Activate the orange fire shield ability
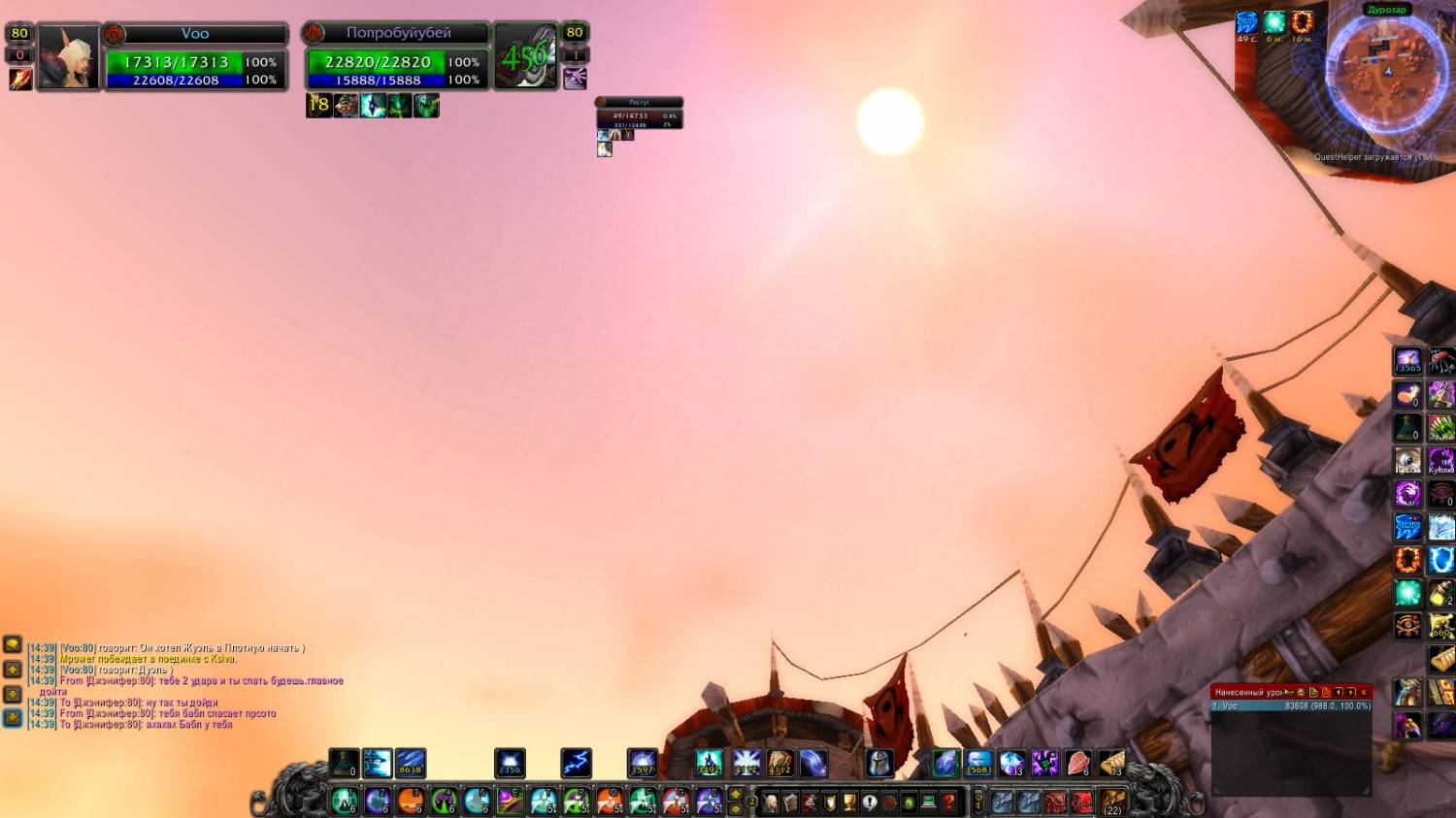This screenshot has height=818, width=1456. 1408,560
